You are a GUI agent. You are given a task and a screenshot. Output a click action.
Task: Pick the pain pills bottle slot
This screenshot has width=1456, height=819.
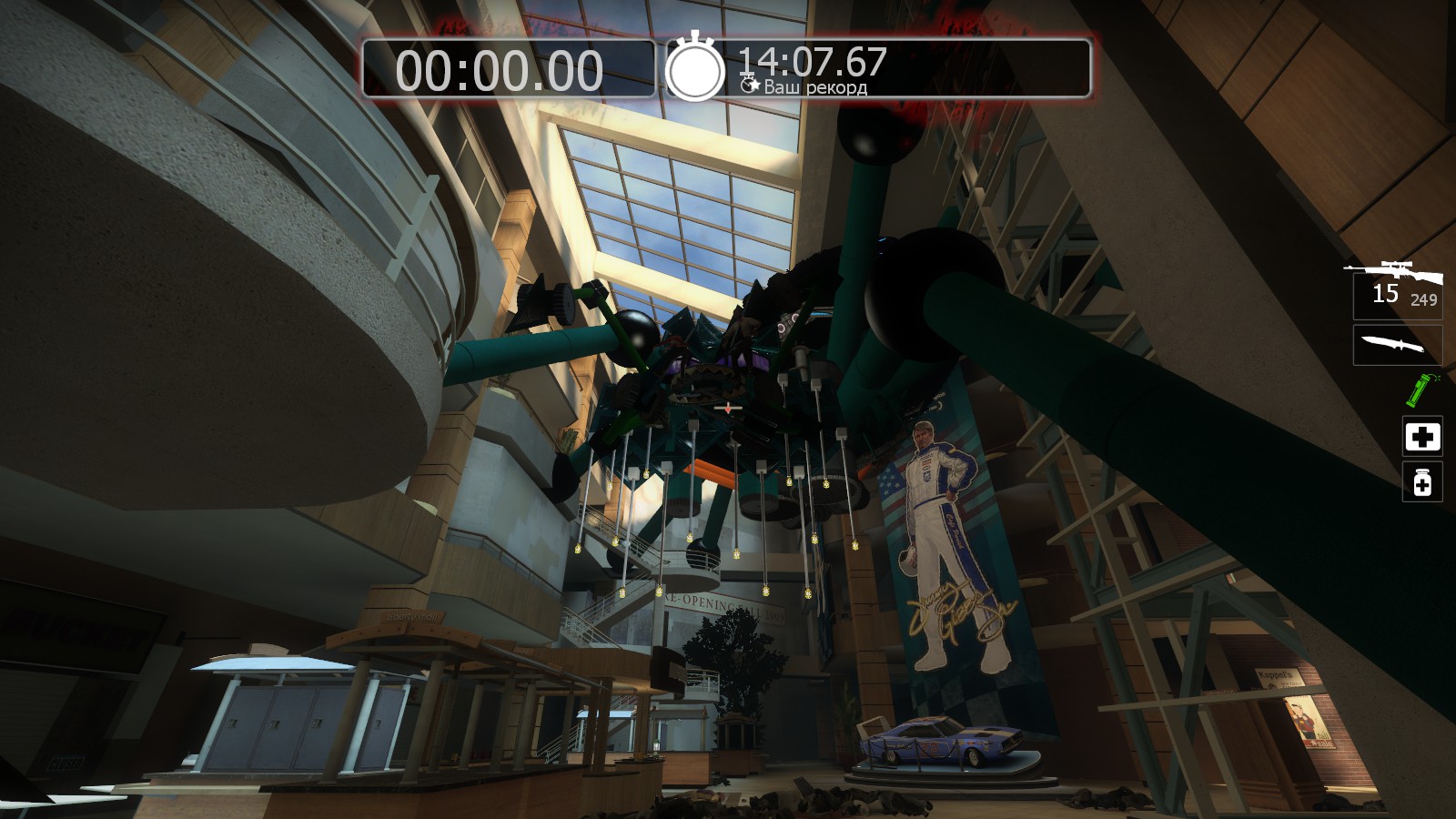pos(1422,482)
